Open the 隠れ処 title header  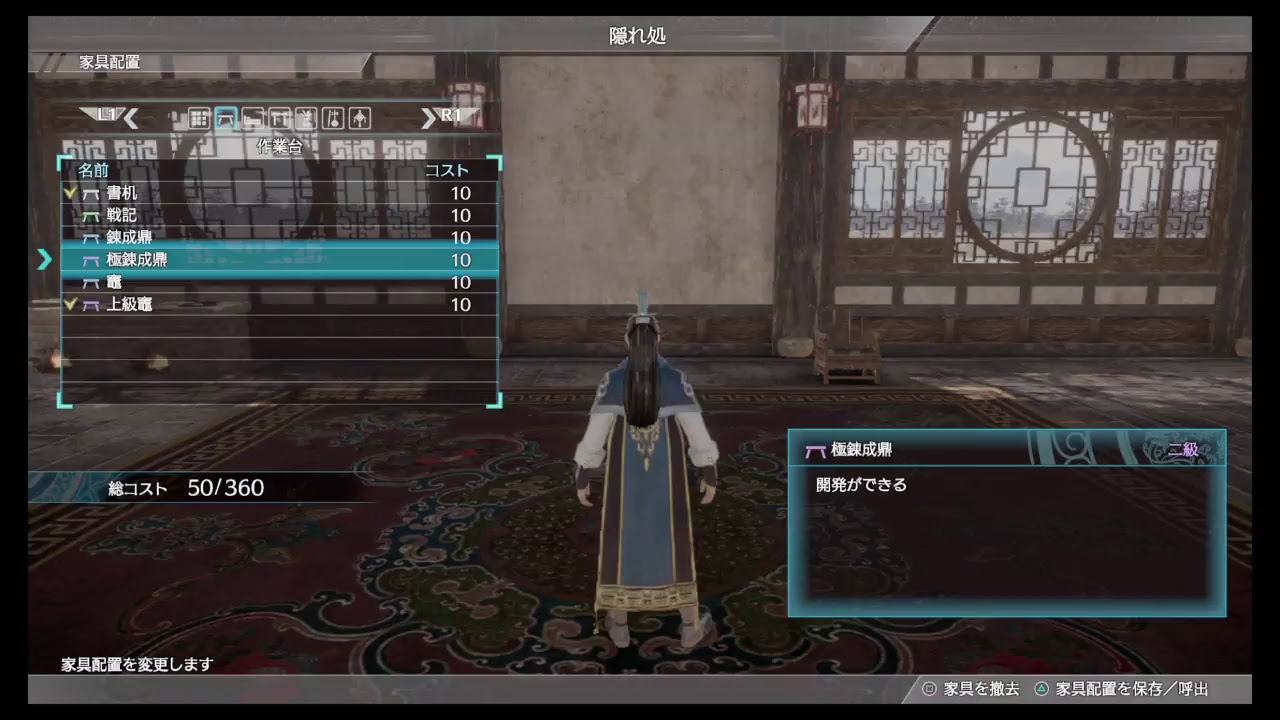(x=639, y=36)
